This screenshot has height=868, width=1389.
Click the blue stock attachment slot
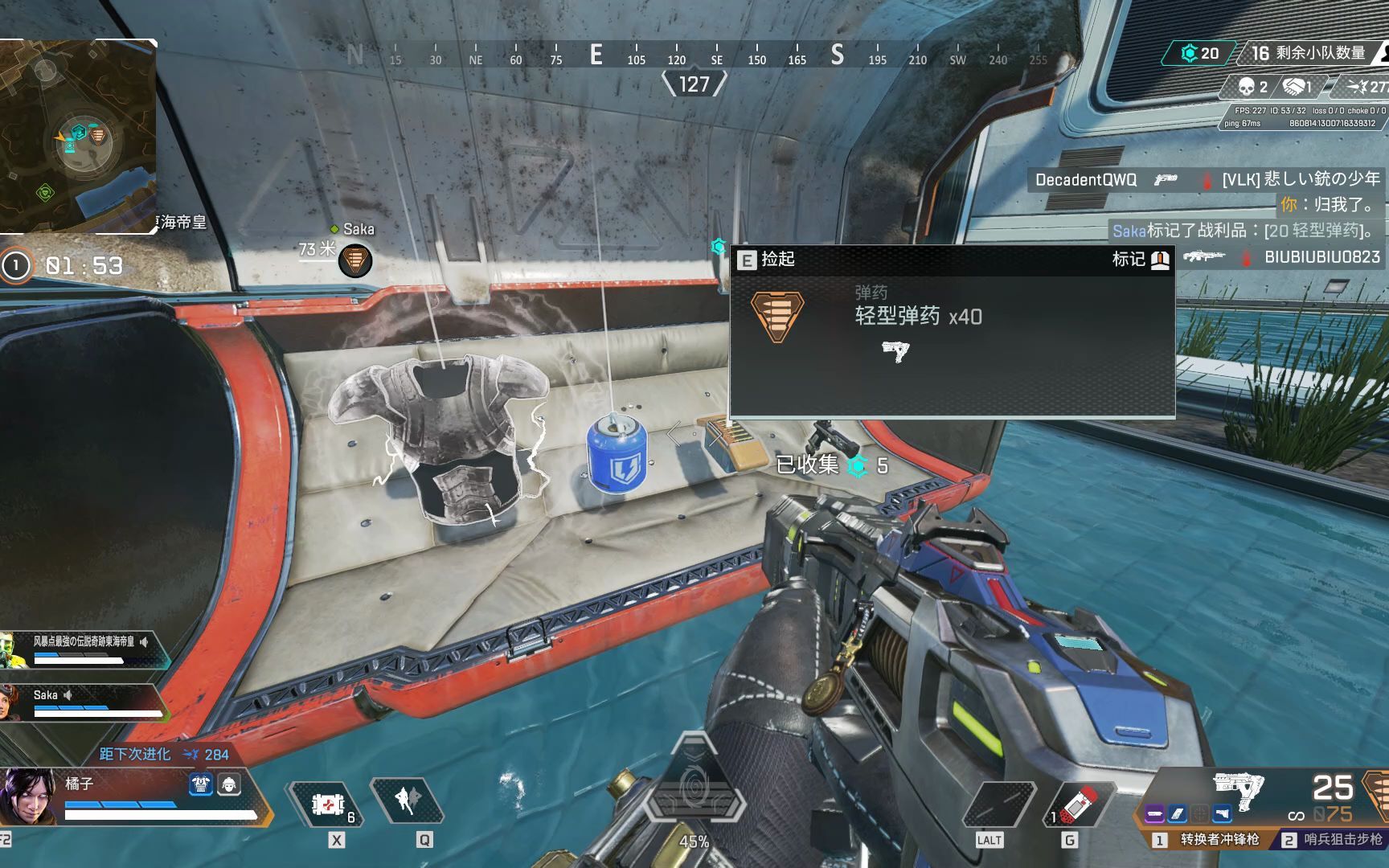pyautogui.click(x=1222, y=815)
